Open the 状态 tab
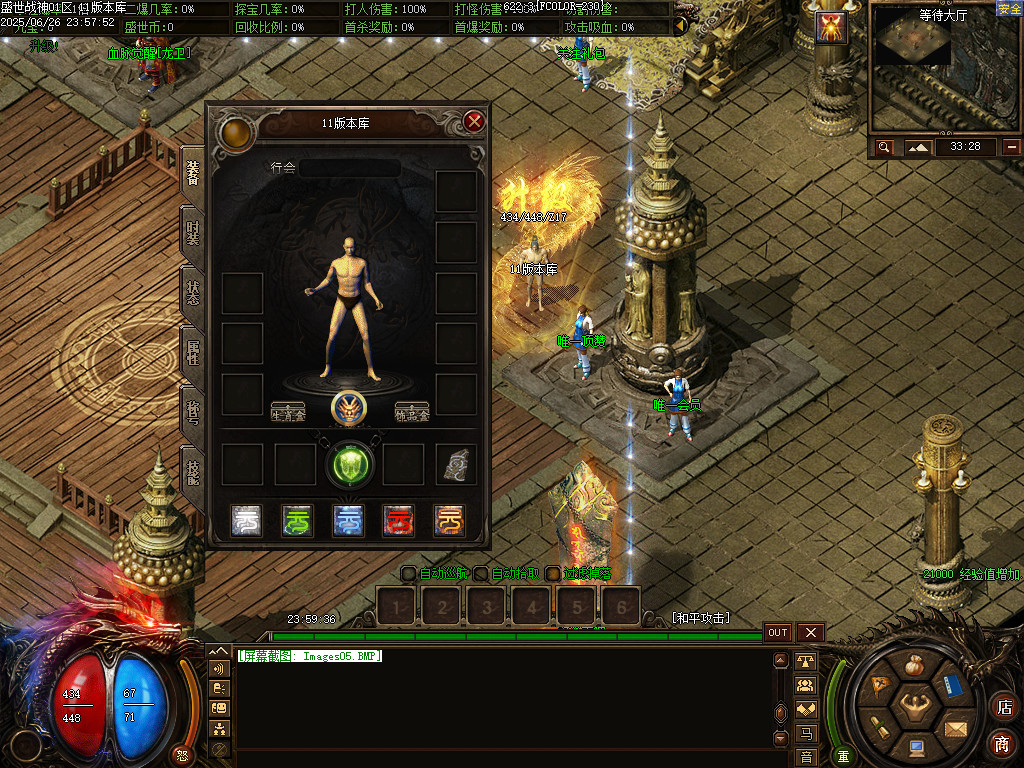1024x768 pixels. tap(192, 293)
